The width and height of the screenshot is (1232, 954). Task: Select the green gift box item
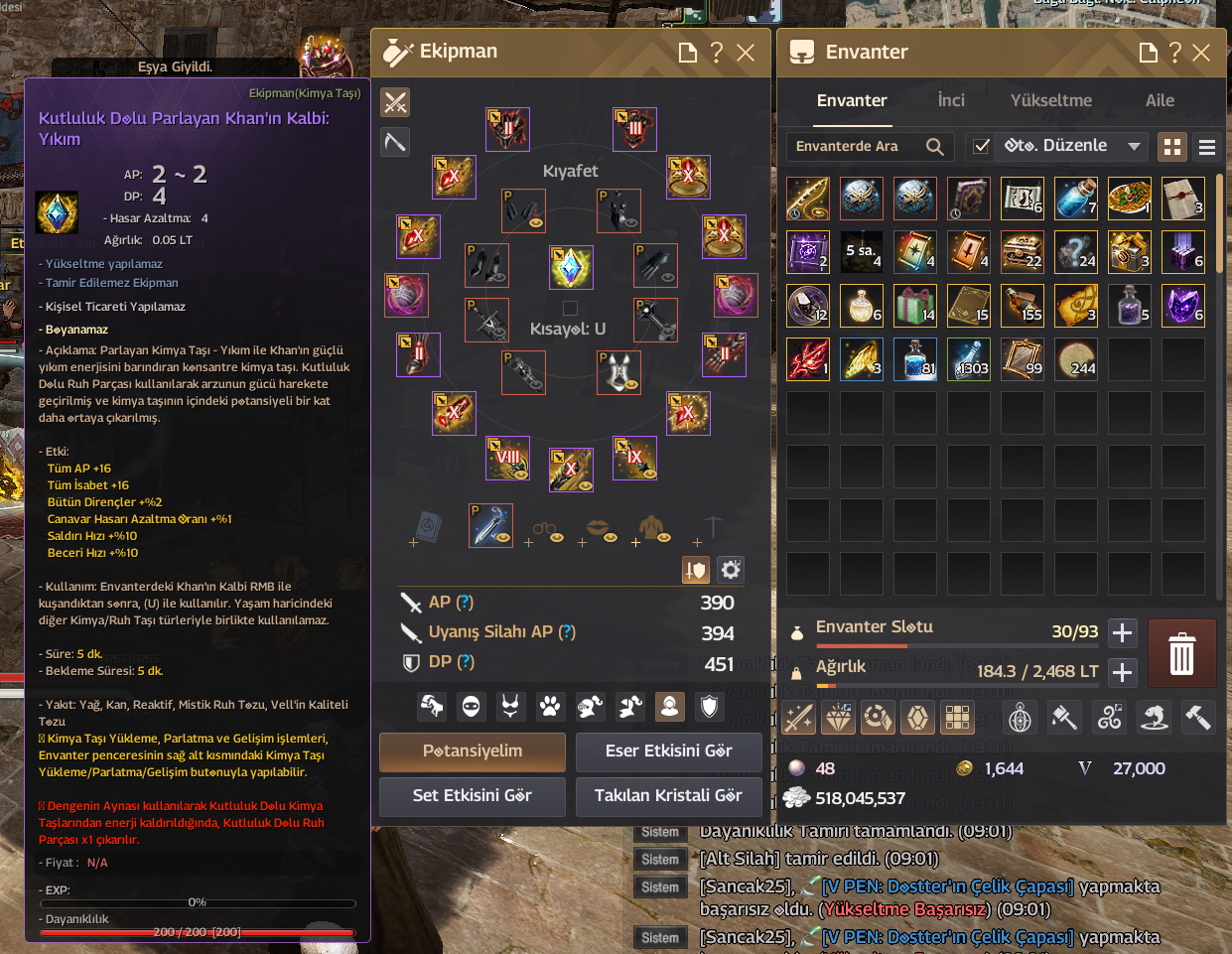(914, 305)
